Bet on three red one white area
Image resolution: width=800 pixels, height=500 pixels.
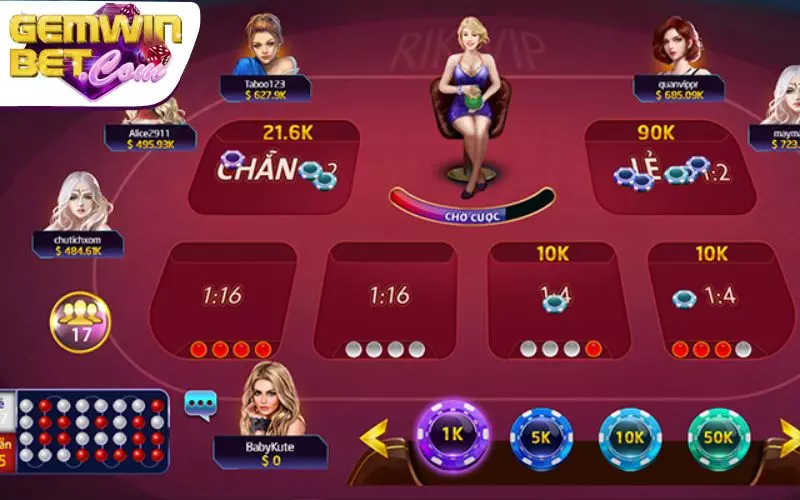click(712, 298)
